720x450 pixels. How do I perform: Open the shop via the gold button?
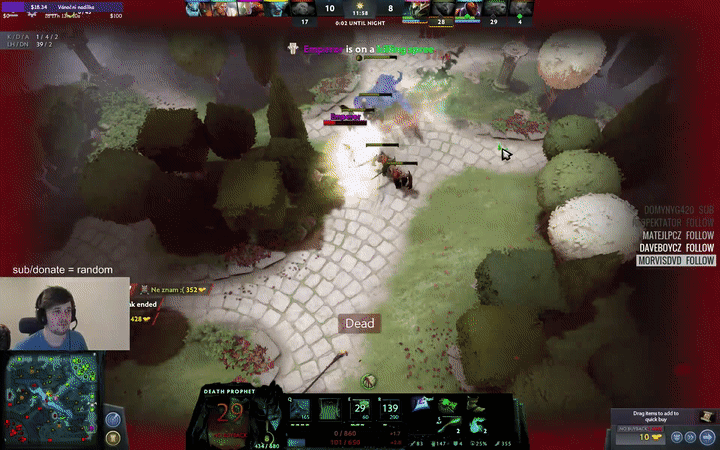(x=650, y=437)
